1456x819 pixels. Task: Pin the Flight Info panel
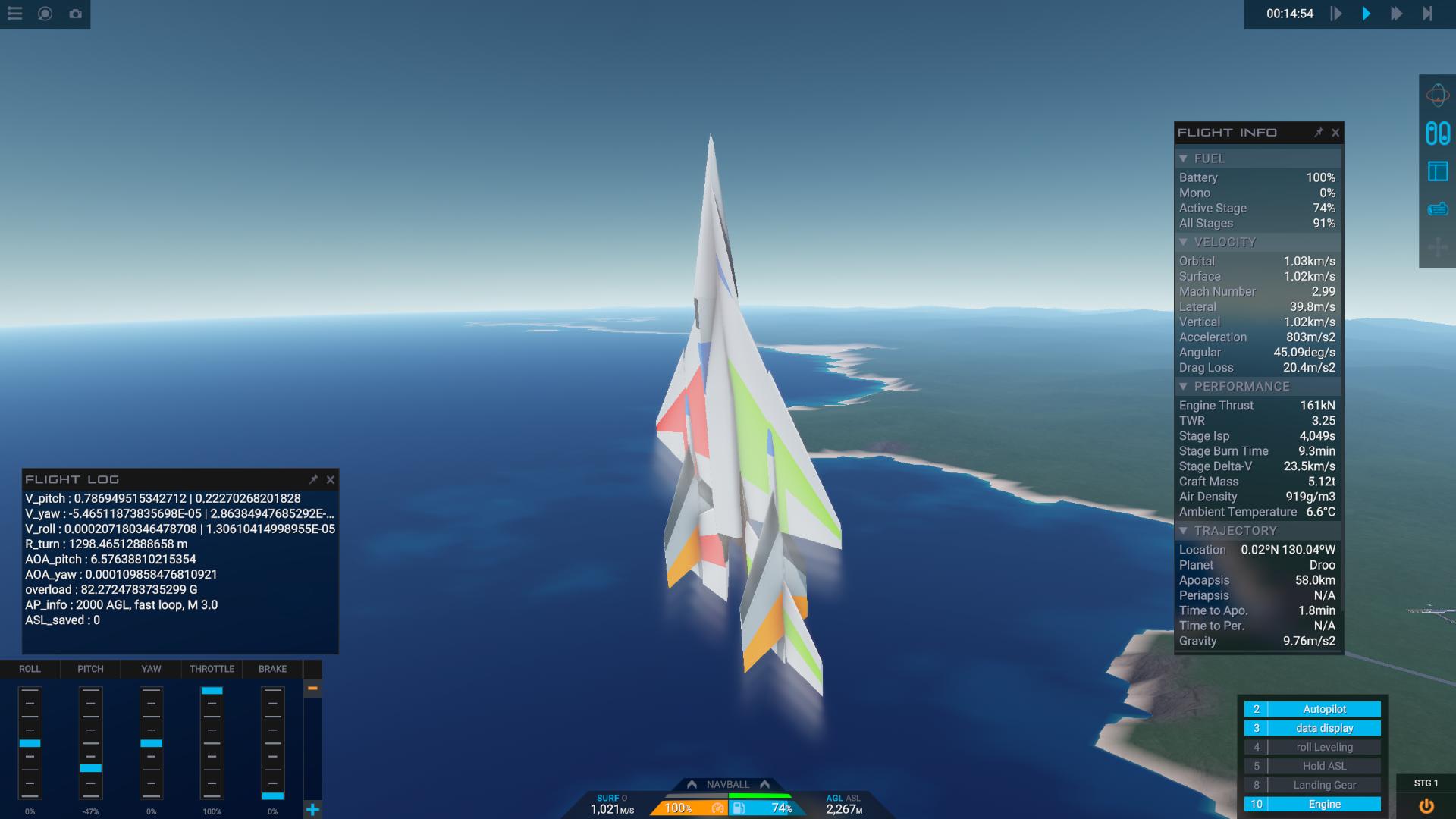click(1319, 133)
